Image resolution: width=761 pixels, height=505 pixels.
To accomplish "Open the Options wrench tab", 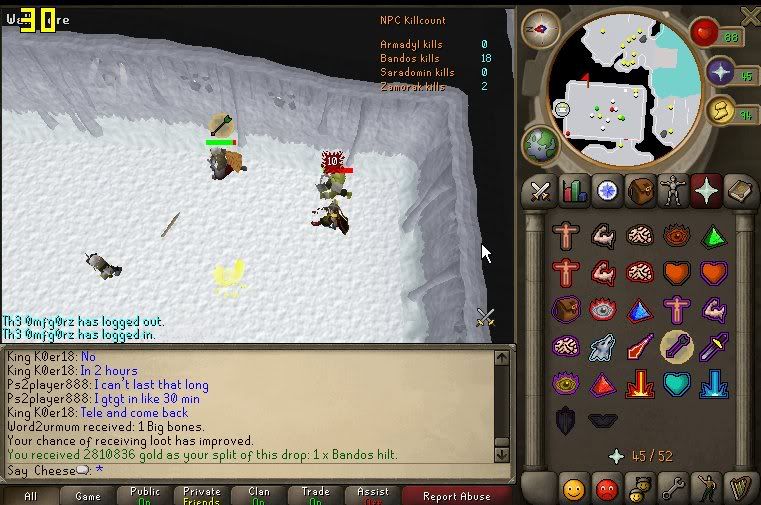I will [x=673, y=489].
